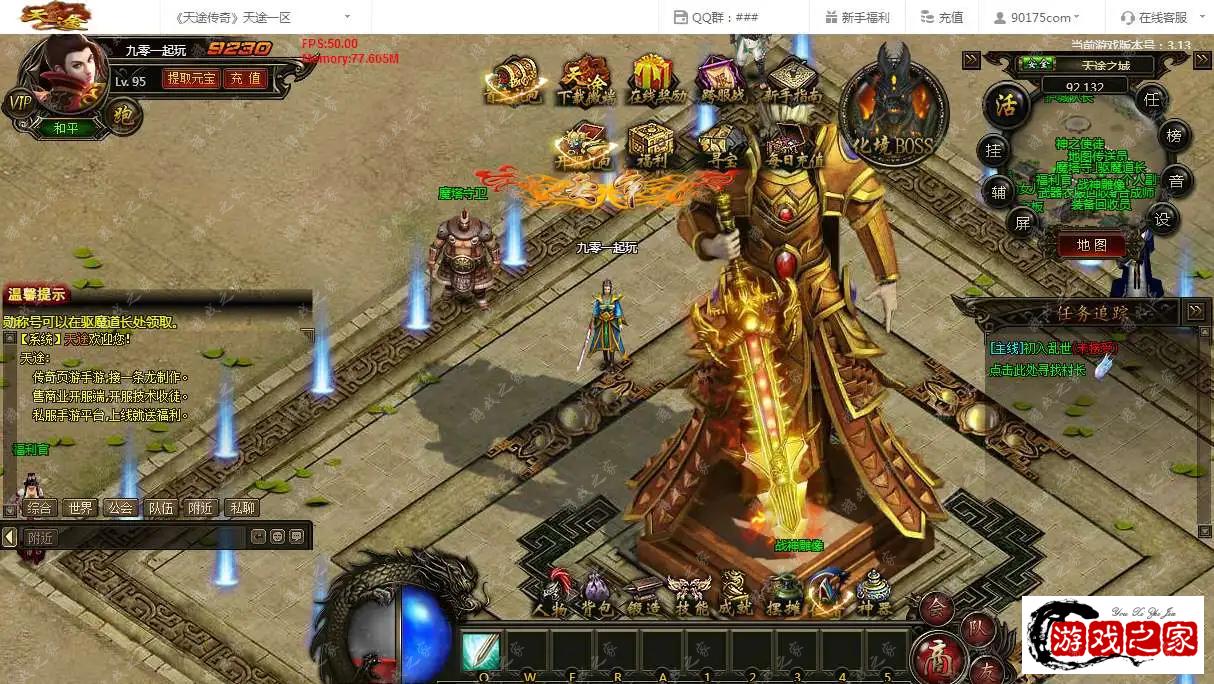Show the 成就 achievements panel
Viewport: 1214px width, 684px height.
tap(735, 592)
